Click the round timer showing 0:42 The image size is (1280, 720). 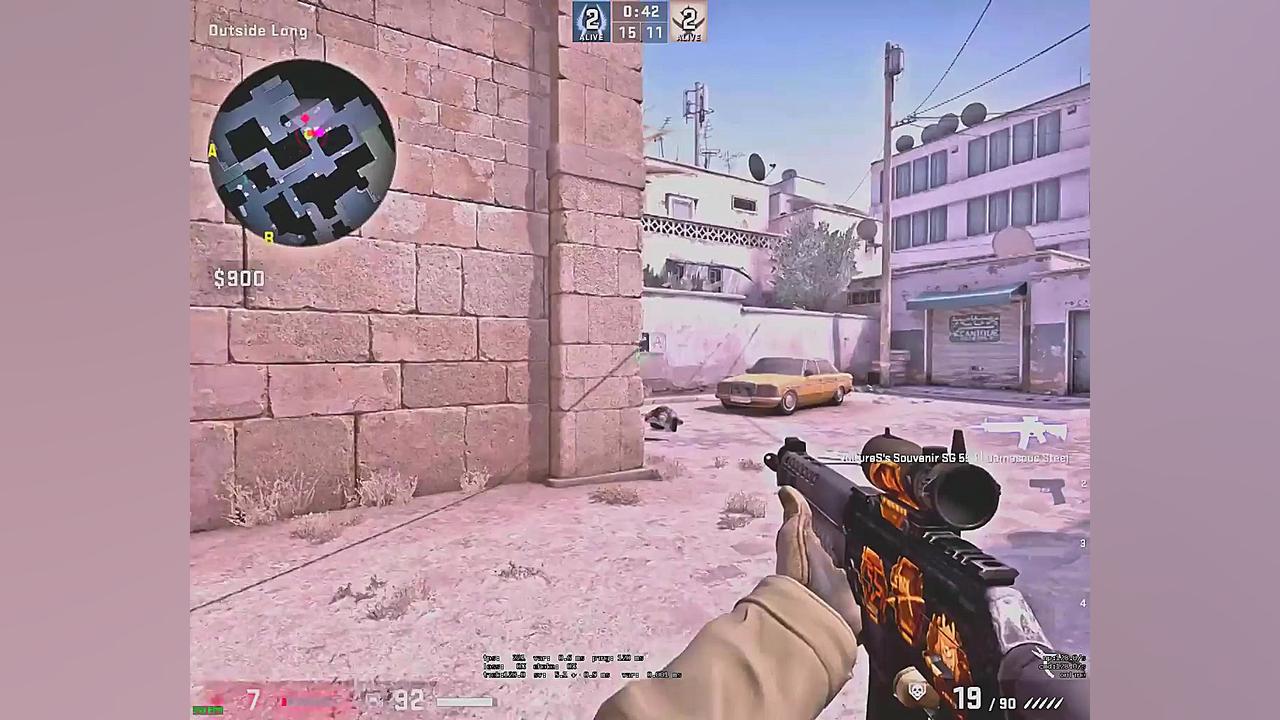point(640,13)
